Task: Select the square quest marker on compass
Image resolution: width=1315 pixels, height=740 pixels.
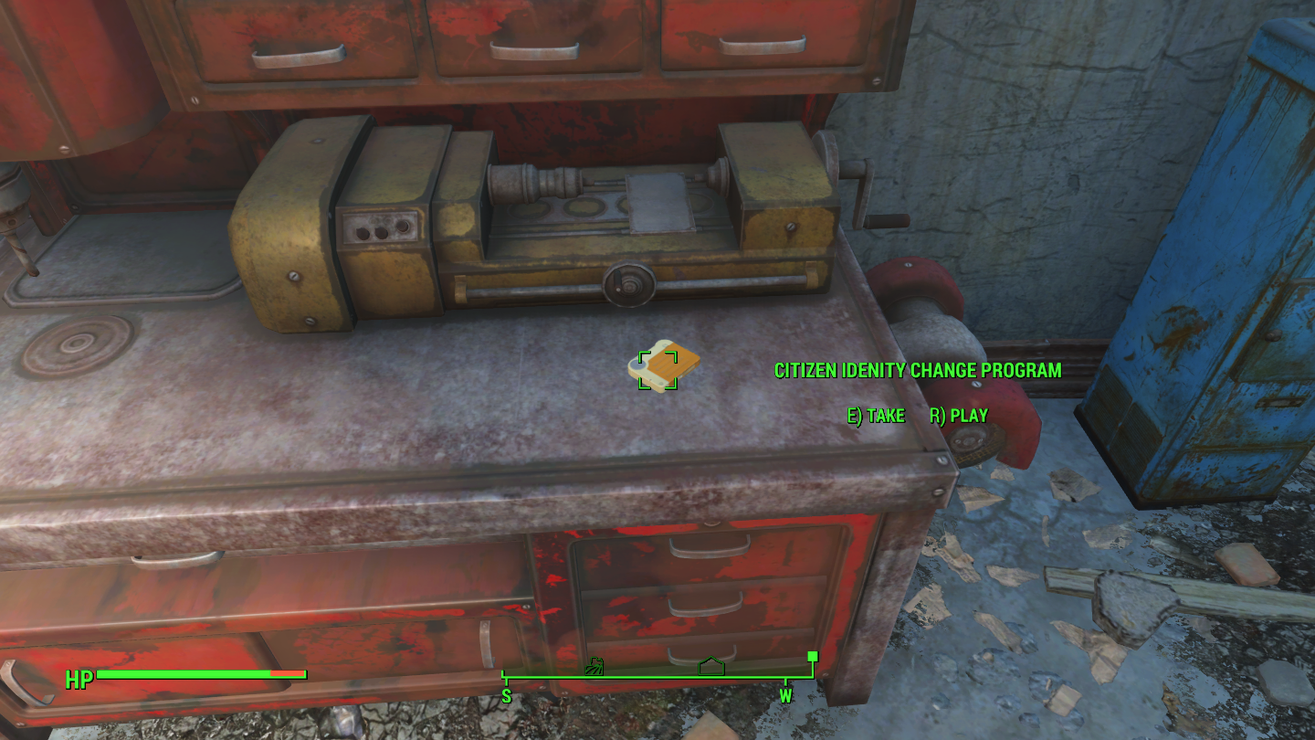Action: 813,657
